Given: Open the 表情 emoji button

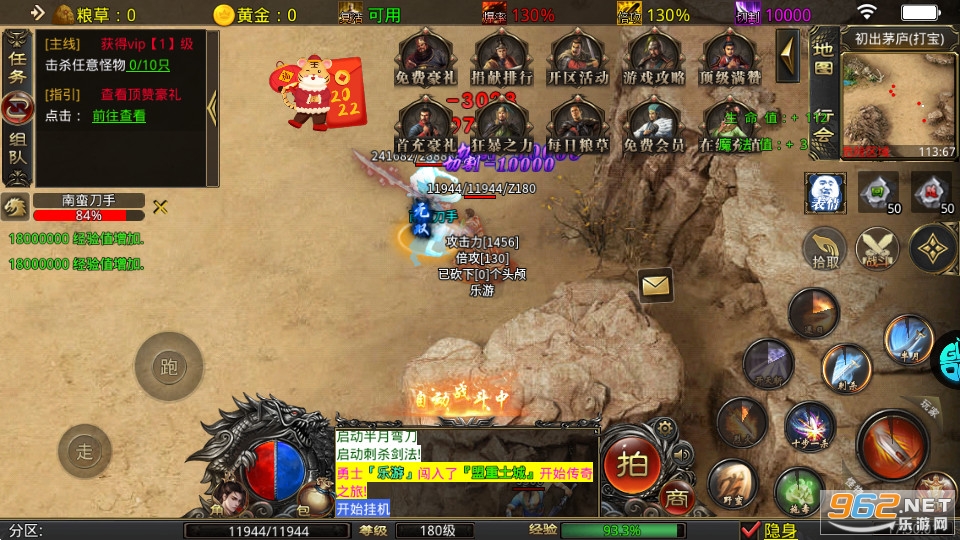Looking at the screenshot, I should 825,193.
